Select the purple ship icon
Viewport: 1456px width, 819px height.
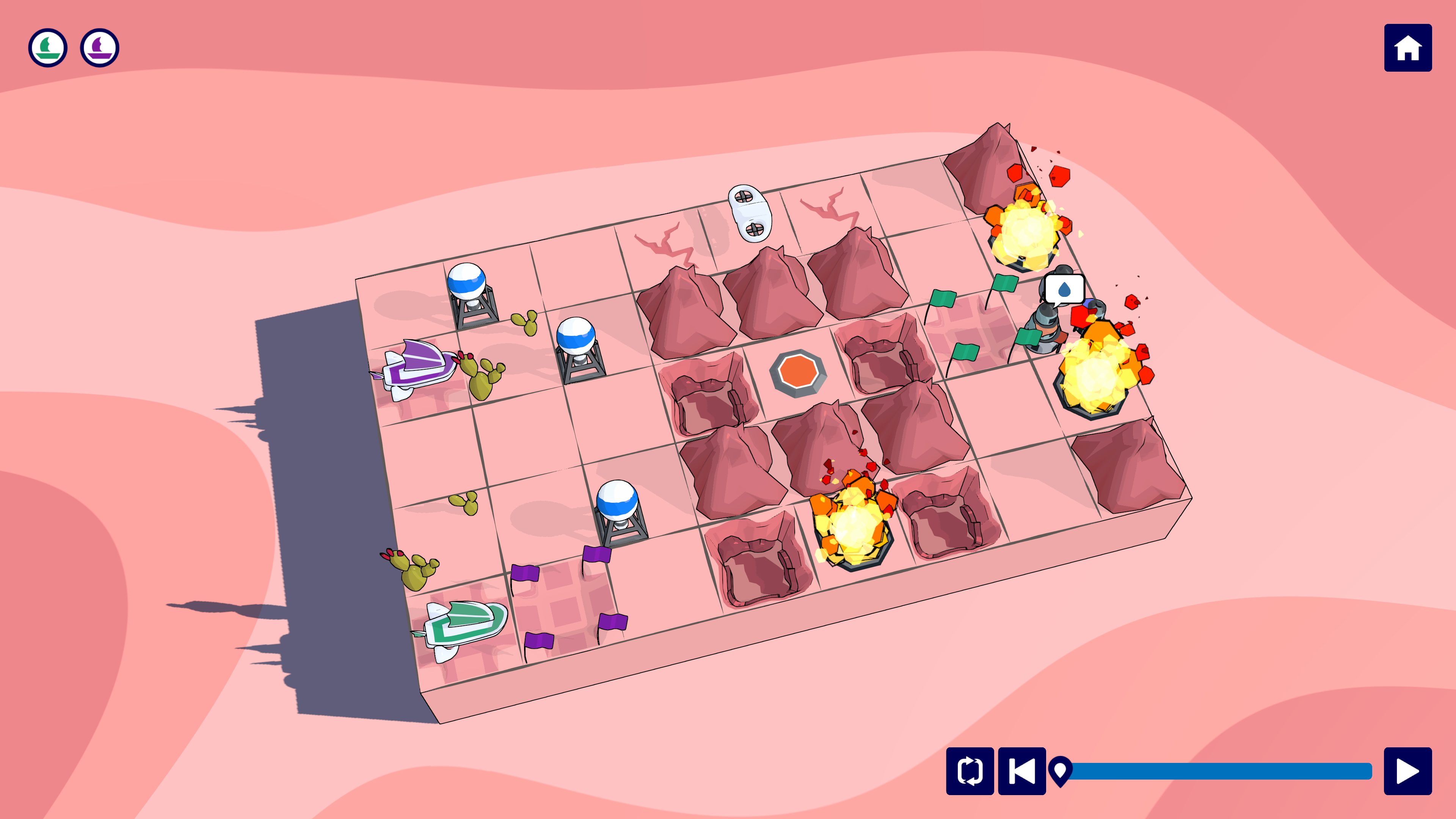click(x=99, y=48)
